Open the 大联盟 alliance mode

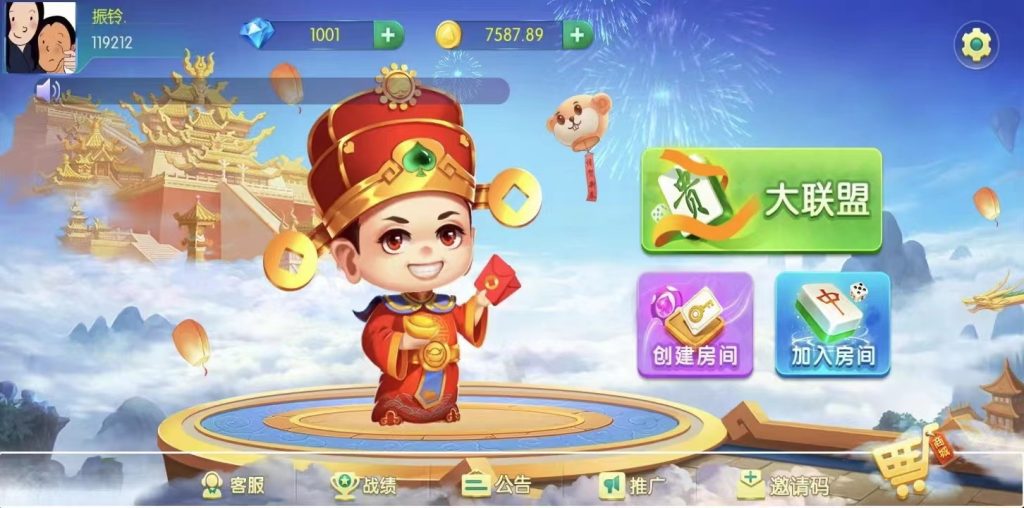[x=761, y=200]
